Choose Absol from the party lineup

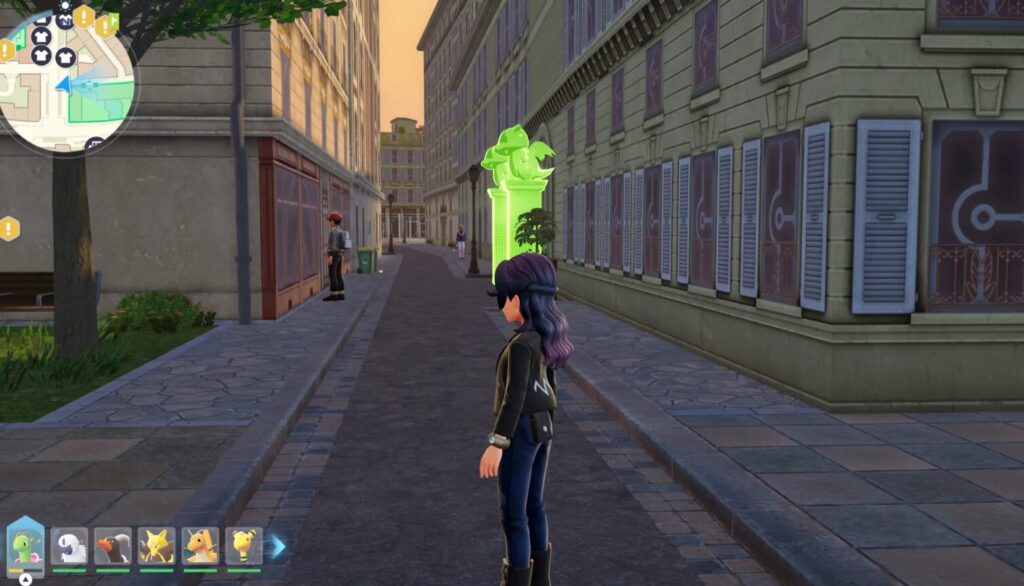pyautogui.click(x=69, y=547)
